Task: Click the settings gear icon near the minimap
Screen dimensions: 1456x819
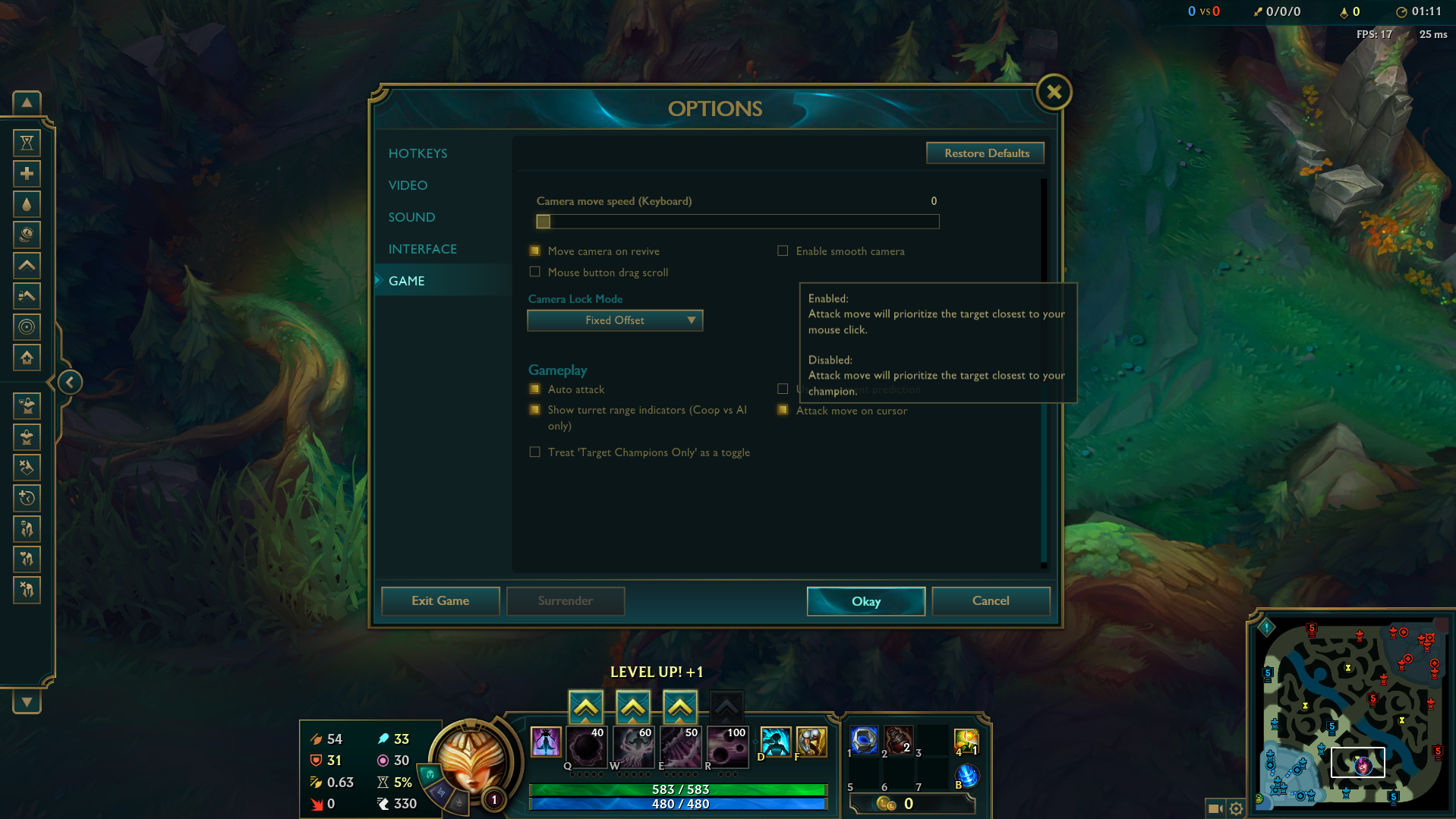Action: [x=1237, y=809]
